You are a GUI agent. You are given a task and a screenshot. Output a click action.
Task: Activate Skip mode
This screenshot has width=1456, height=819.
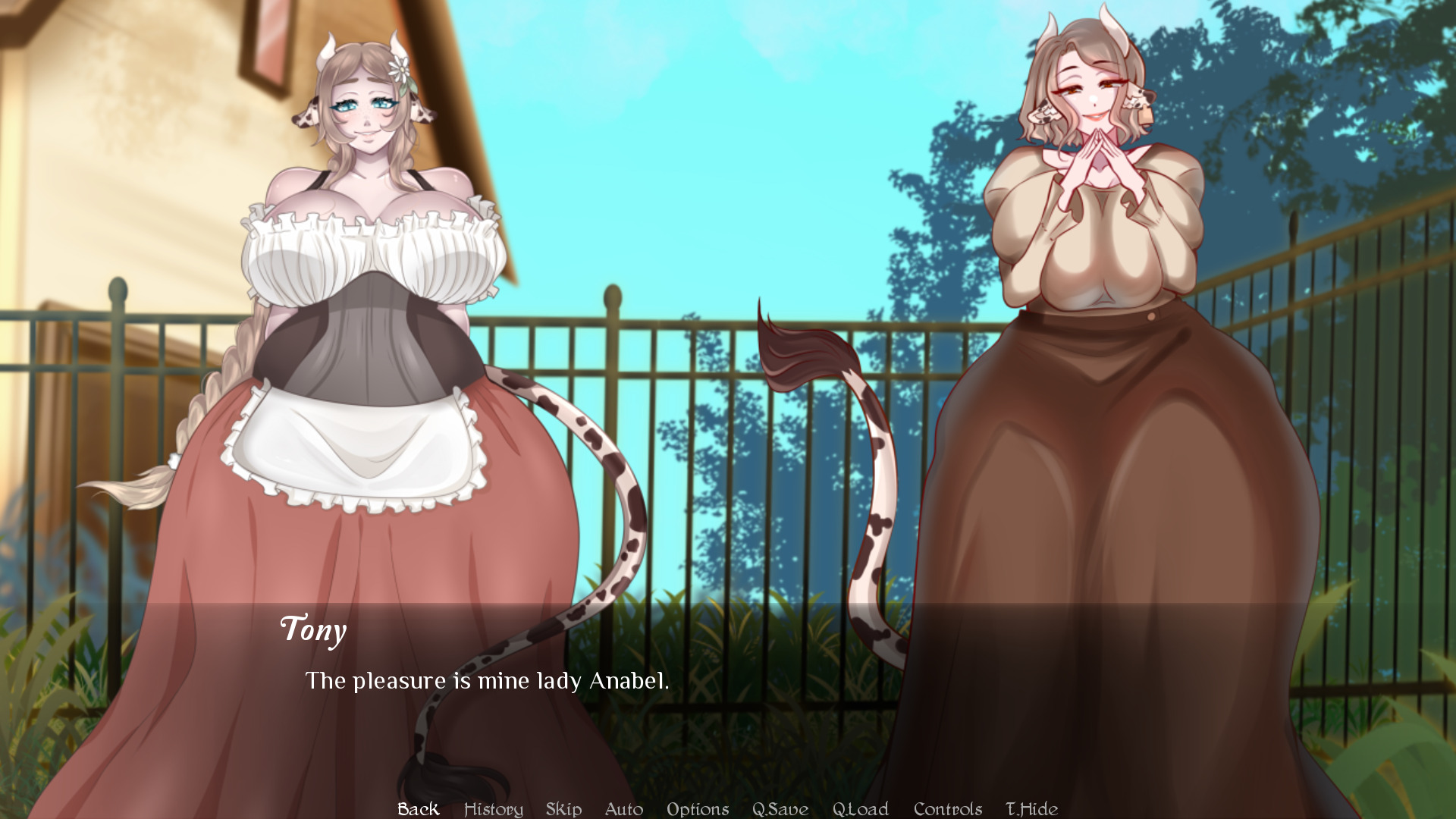(563, 809)
